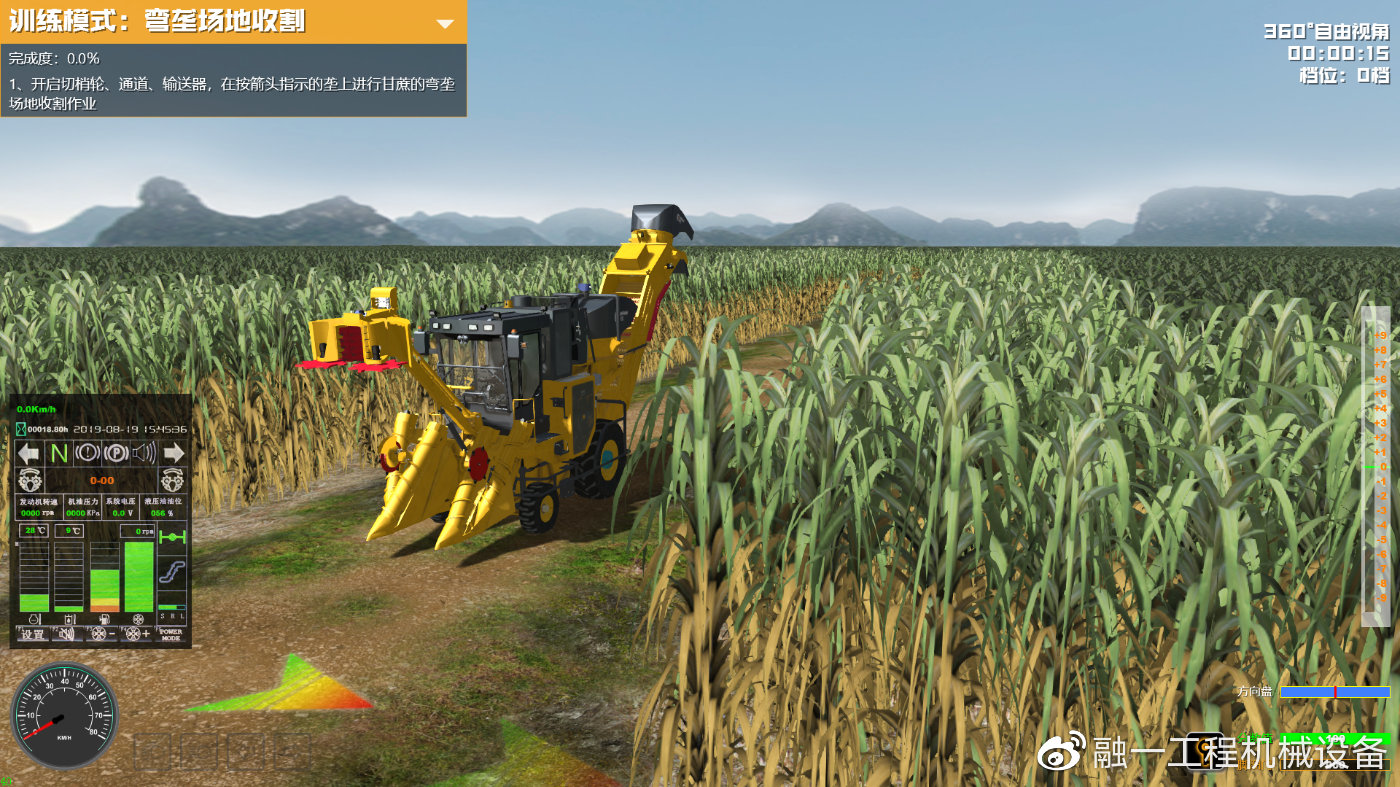Image resolution: width=1400 pixels, height=787 pixels.
Task: Click the vertical height scale bar
Action: point(1375,466)
